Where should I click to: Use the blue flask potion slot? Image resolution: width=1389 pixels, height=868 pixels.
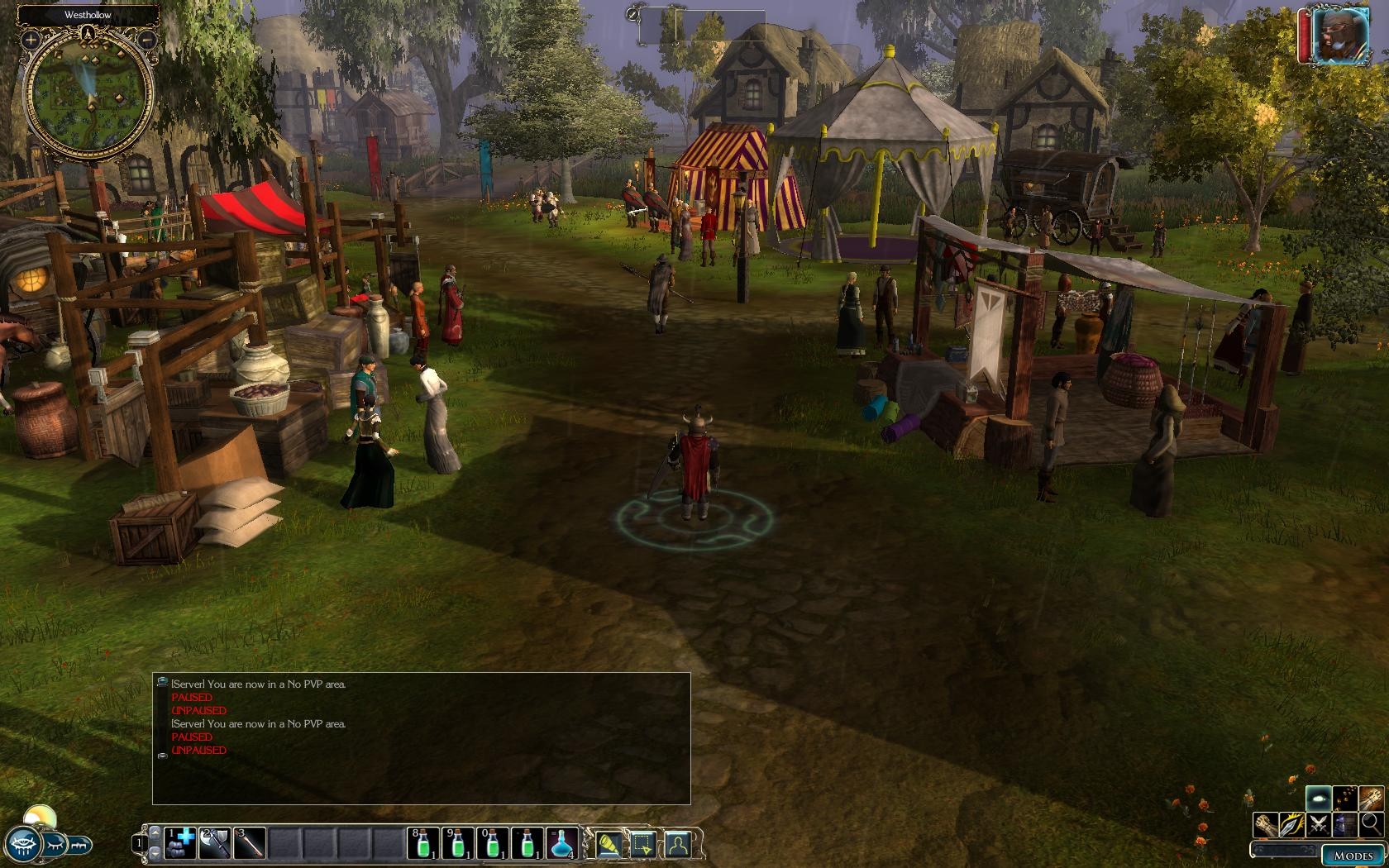pos(562,843)
